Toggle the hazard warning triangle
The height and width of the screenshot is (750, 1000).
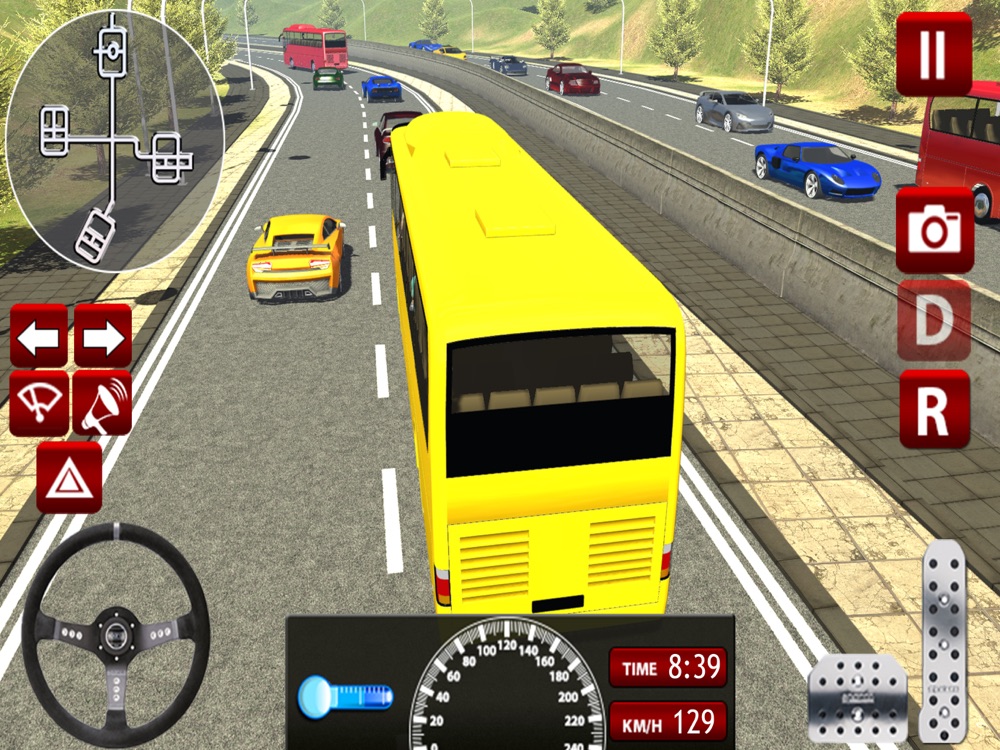(x=69, y=477)
